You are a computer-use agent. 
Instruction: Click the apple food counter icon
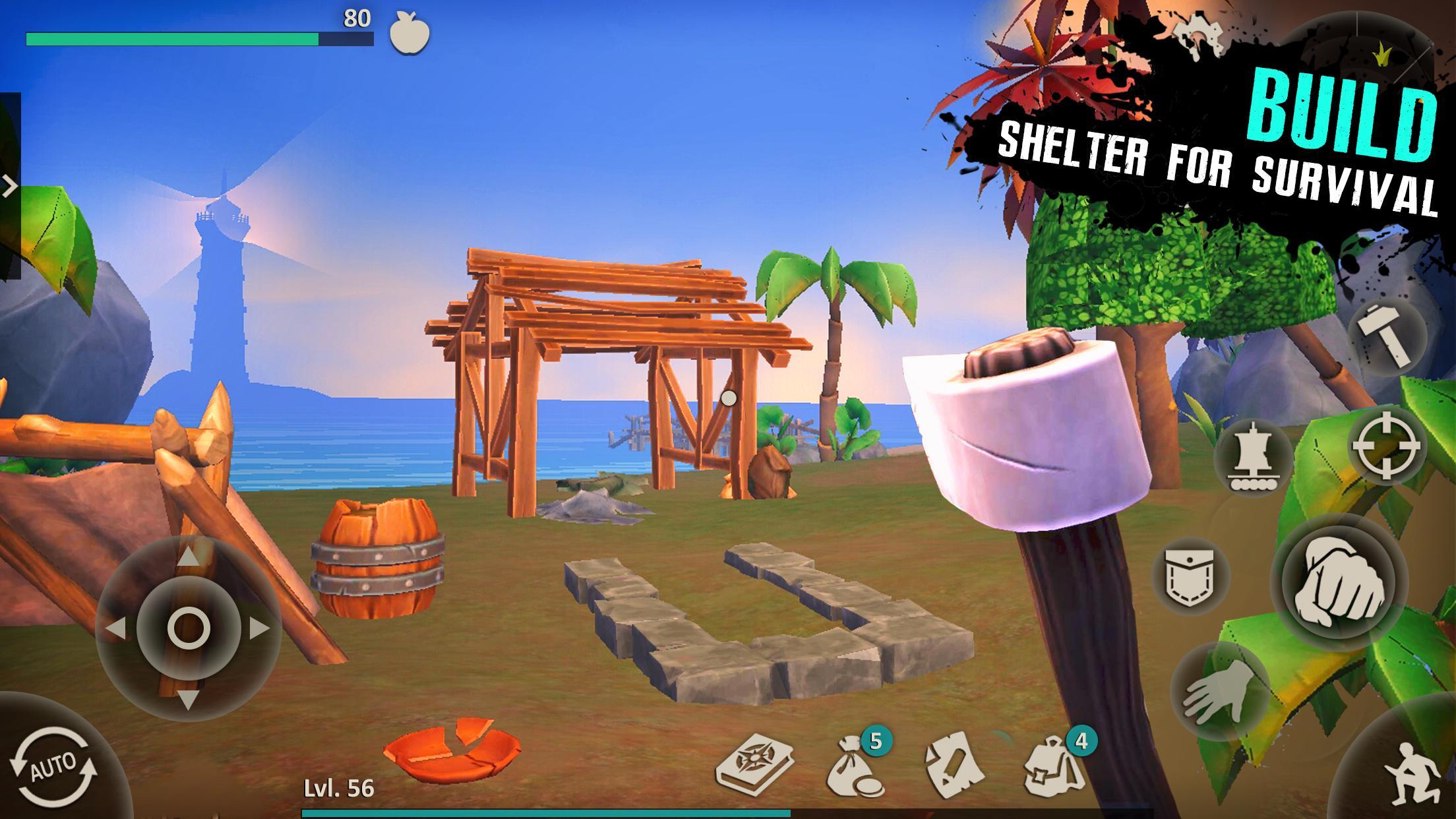click(409, 38)
